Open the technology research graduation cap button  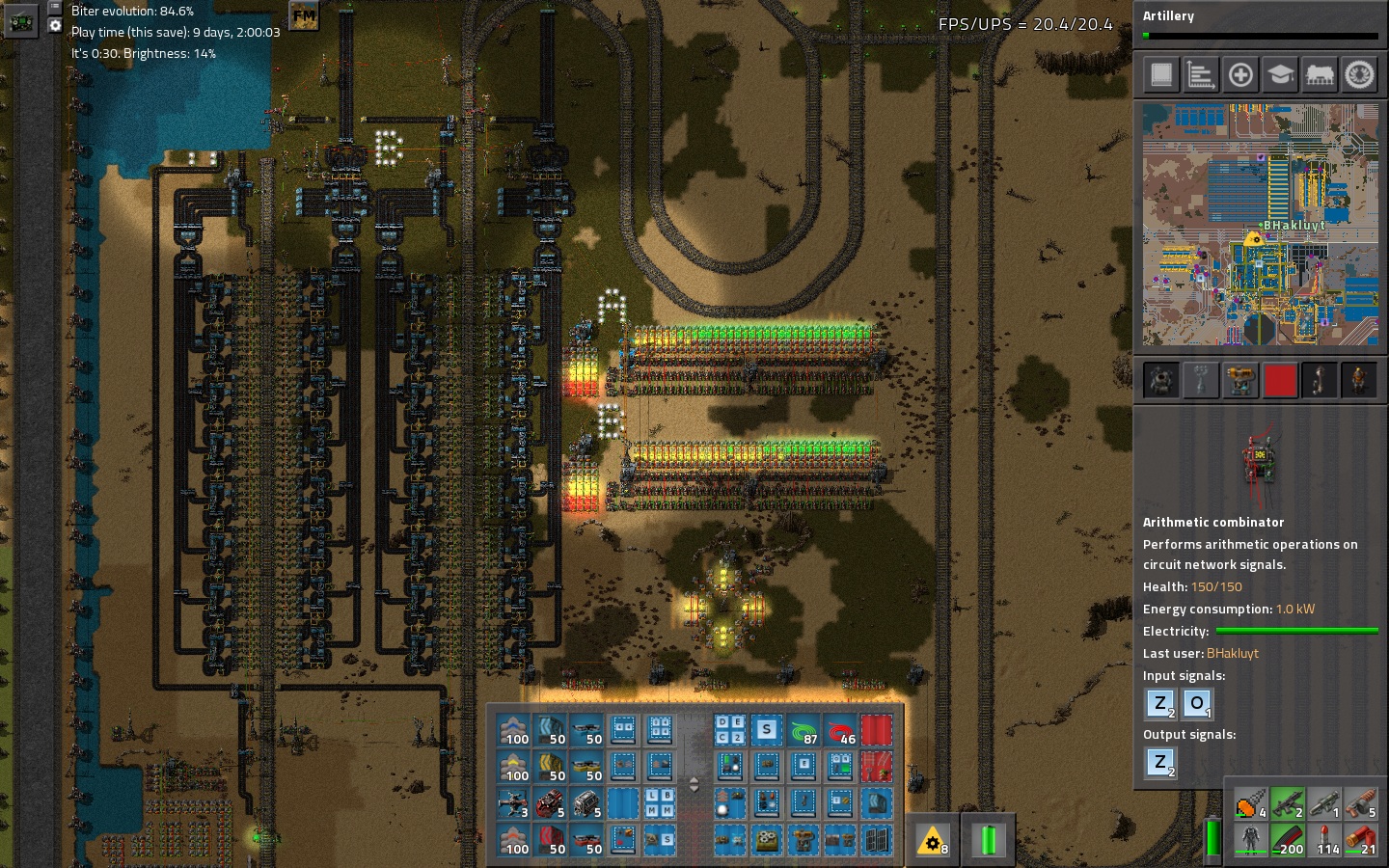[1280, 74]
